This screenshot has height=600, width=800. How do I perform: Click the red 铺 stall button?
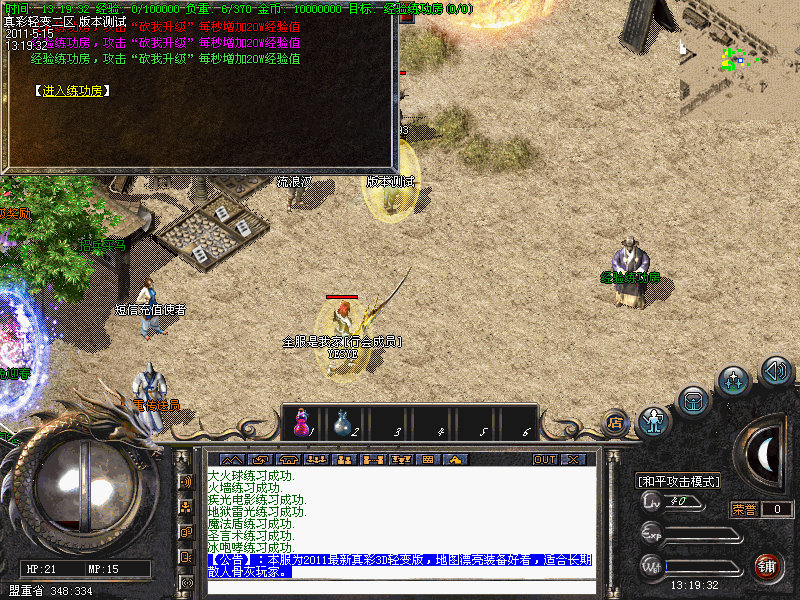pyautogui.click(x=768, y=565)
